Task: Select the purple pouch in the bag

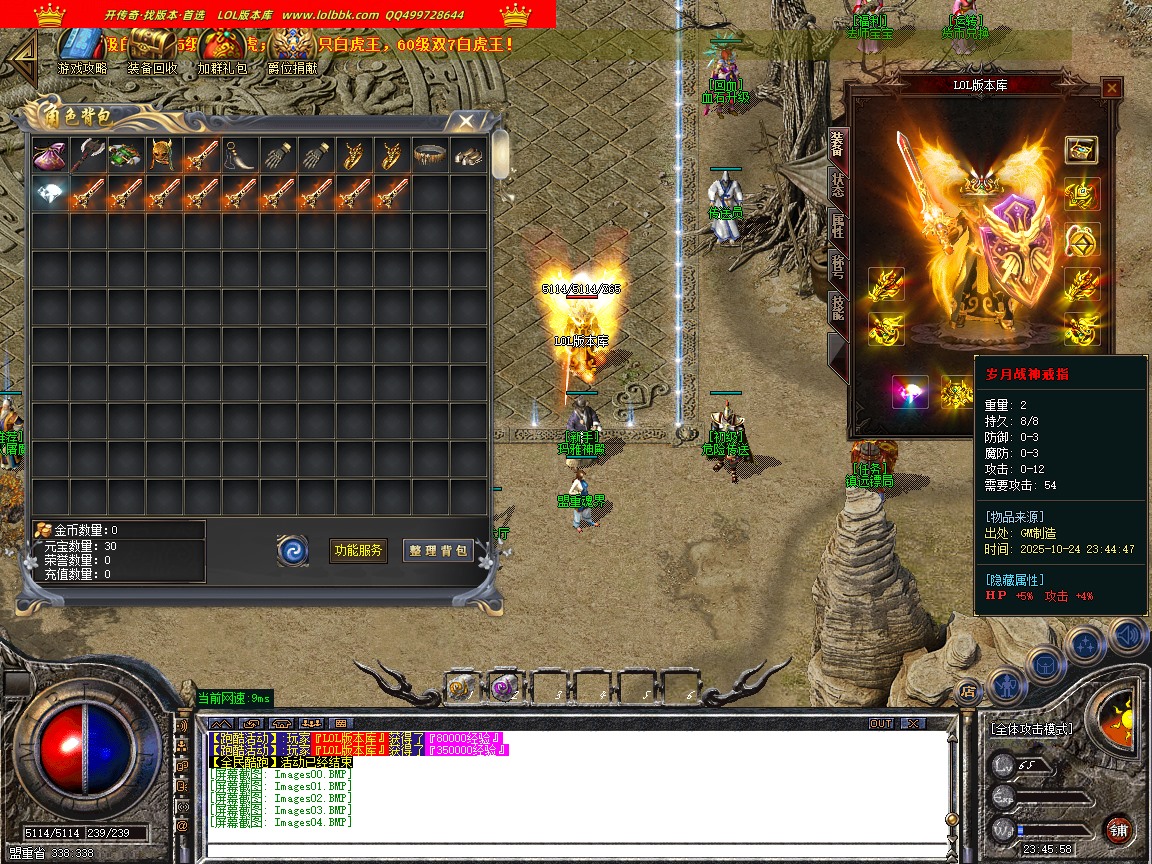Action: tap(49, 155)
